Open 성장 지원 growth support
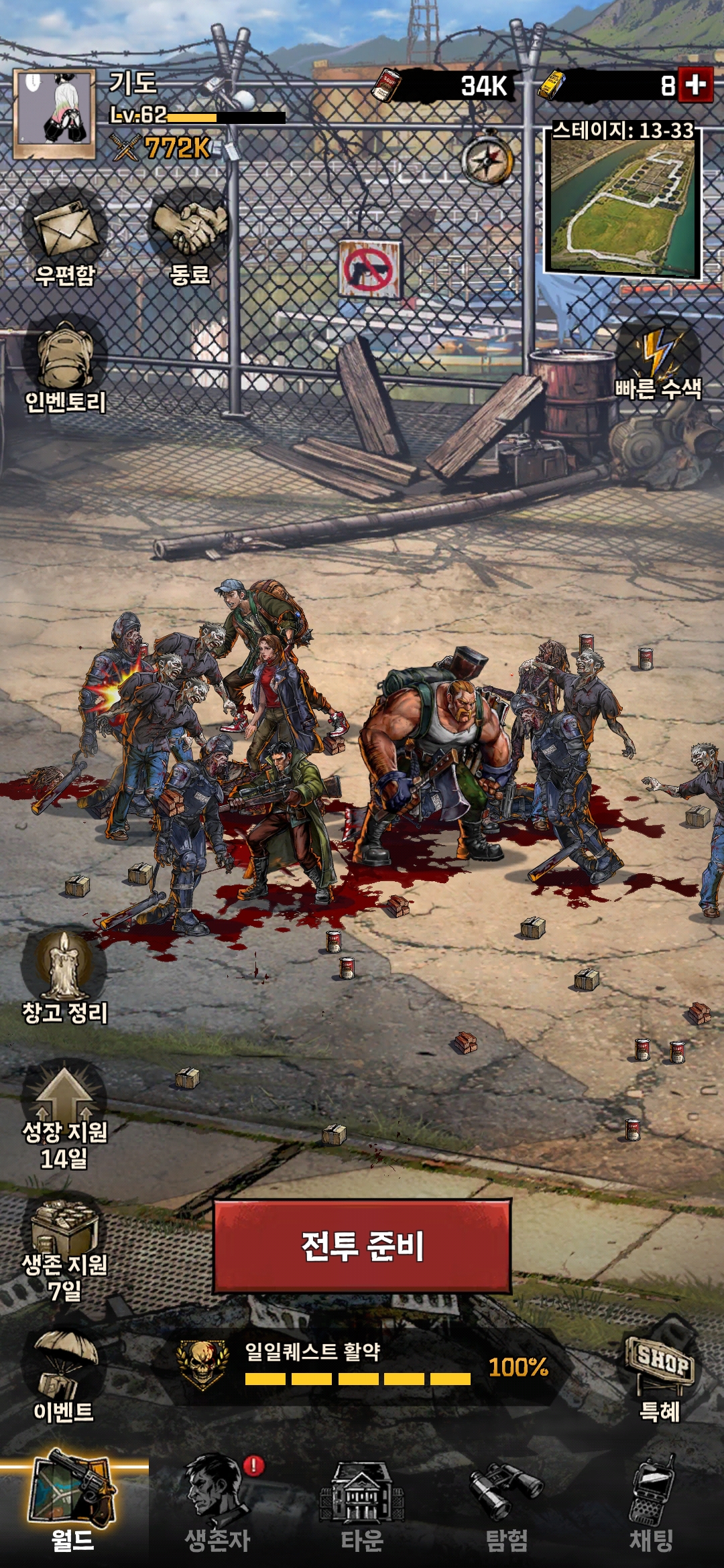 64,1112
